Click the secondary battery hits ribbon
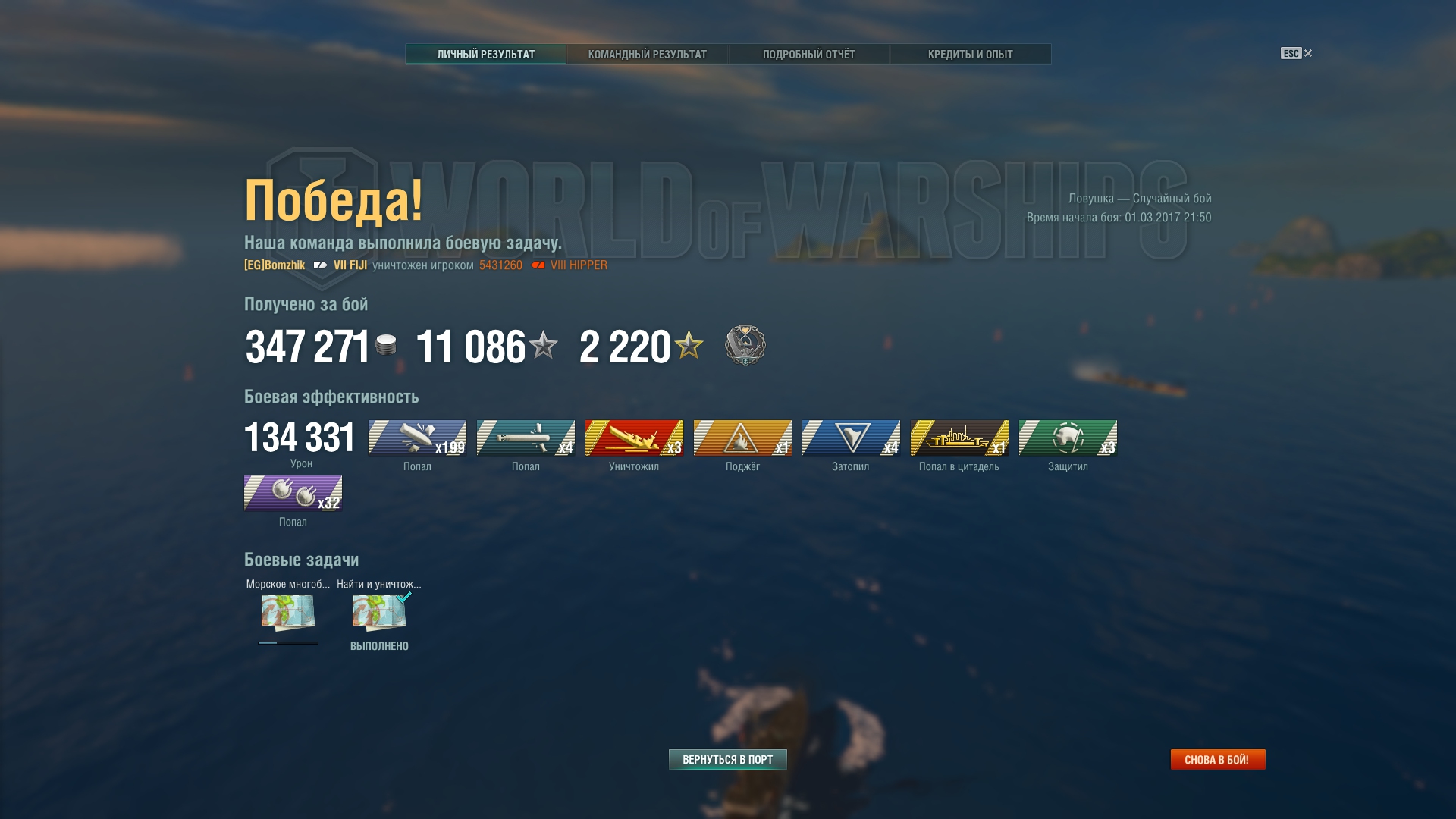The width and height of the screenshot is (1456, 819). click(293, 493)
